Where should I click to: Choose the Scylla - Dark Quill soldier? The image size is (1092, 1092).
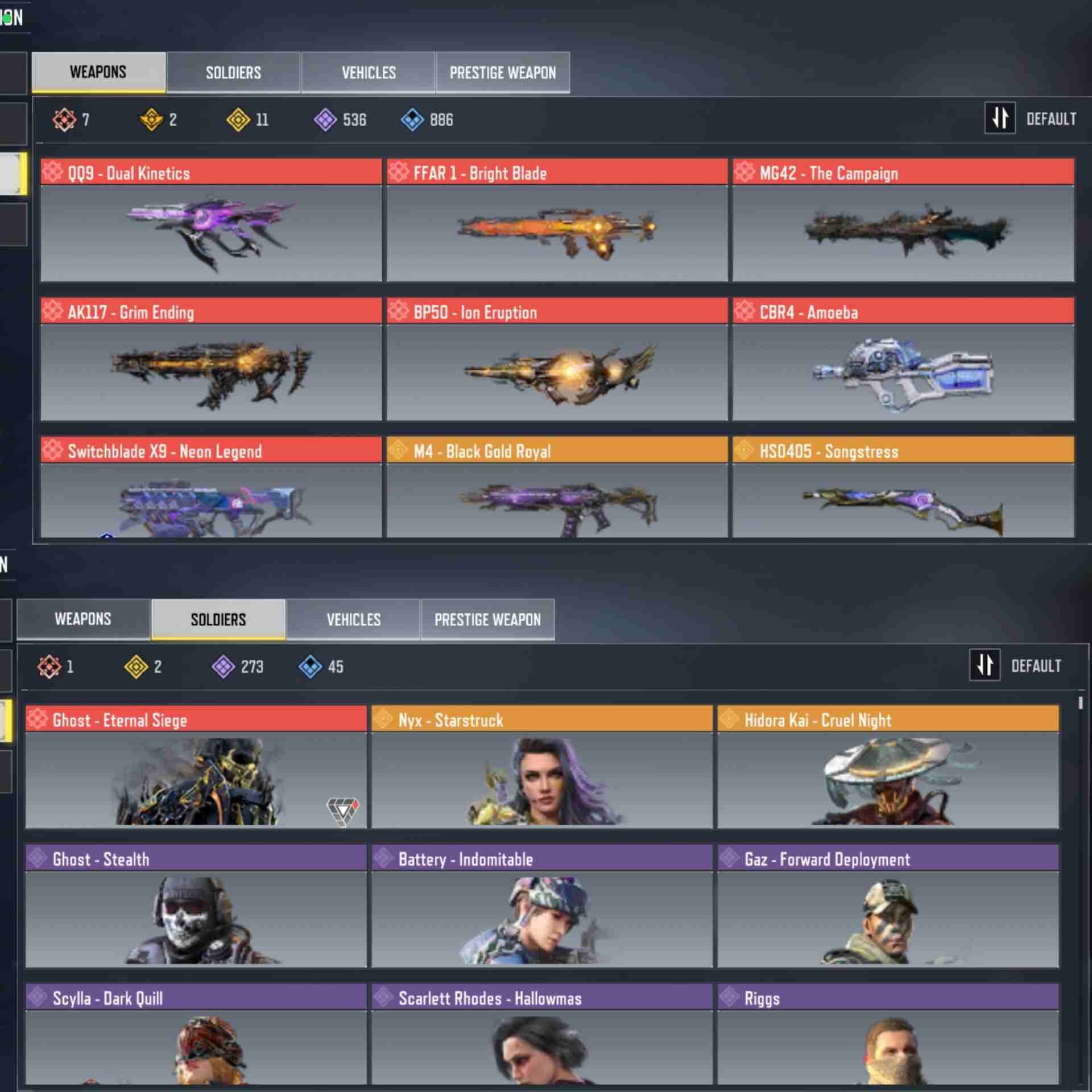(196, 1034)
